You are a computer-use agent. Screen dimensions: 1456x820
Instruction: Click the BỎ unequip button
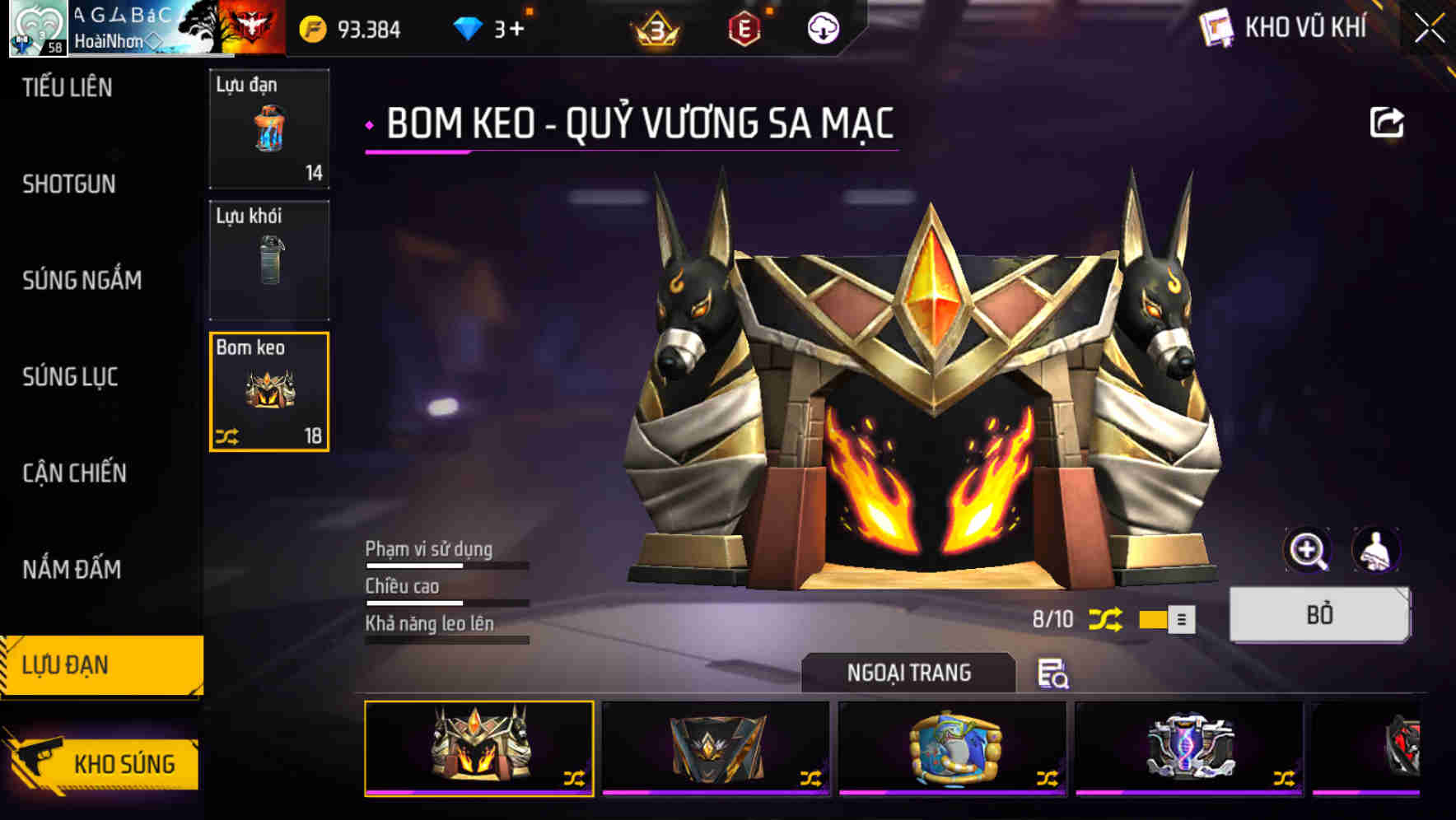(1319, 614)
